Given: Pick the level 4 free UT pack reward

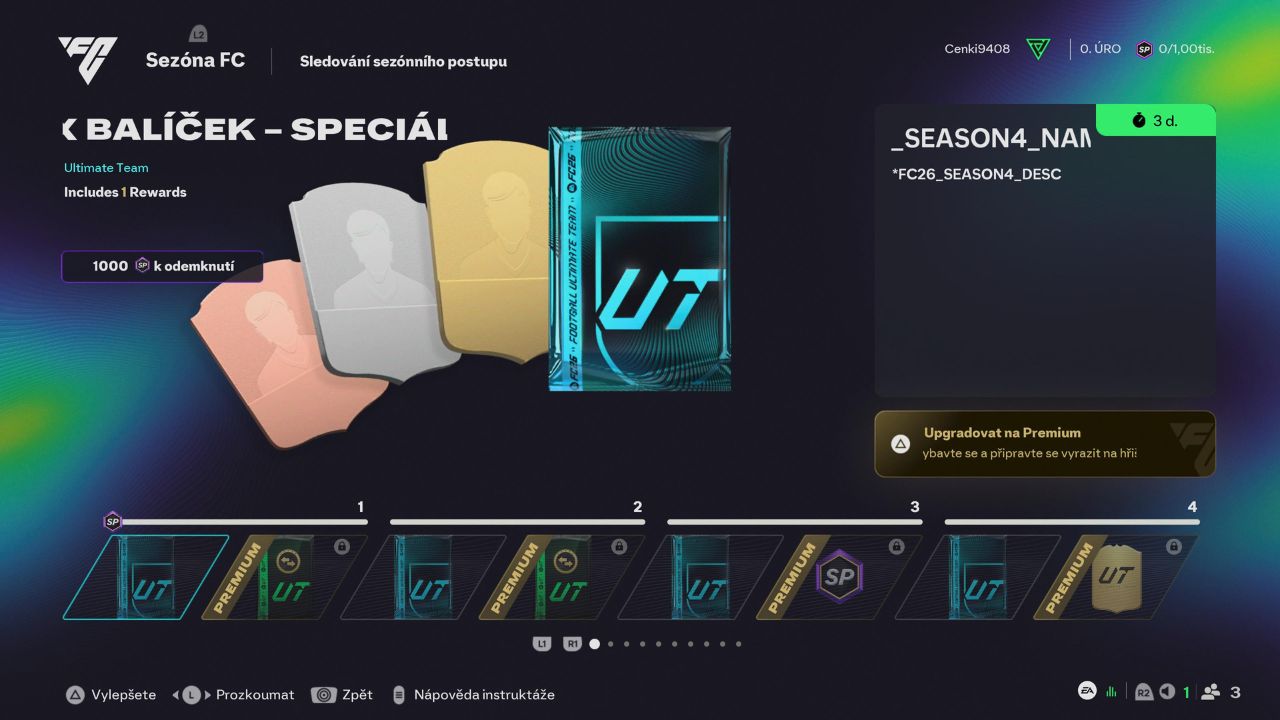Looking at the screenshot, I should point(978,577).
